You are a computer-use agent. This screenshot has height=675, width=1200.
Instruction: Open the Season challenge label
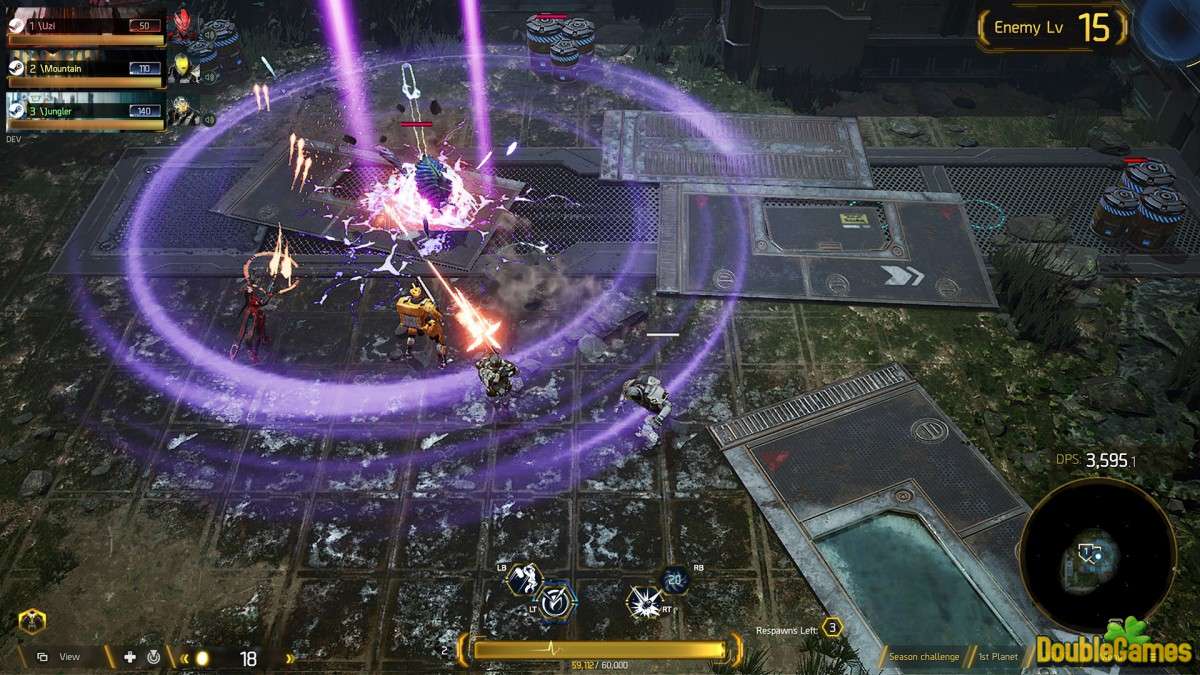(924, 657)
